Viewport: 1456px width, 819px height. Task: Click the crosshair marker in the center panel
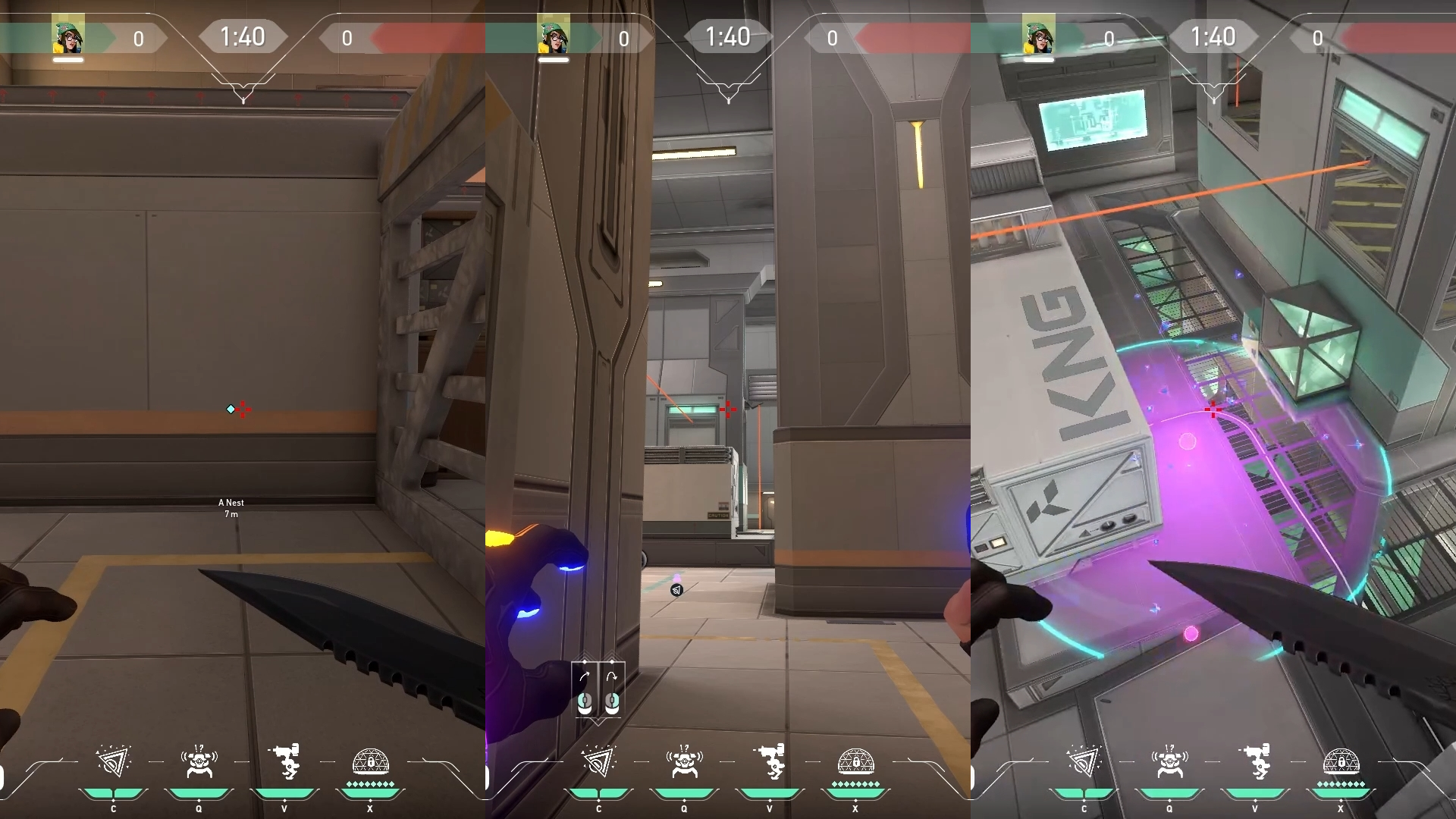[x=728, y=409]
